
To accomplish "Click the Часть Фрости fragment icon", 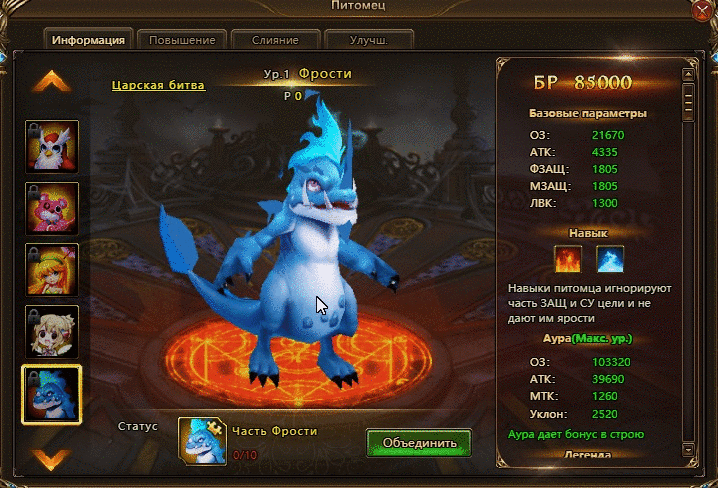I will click(x=200, y=440).
